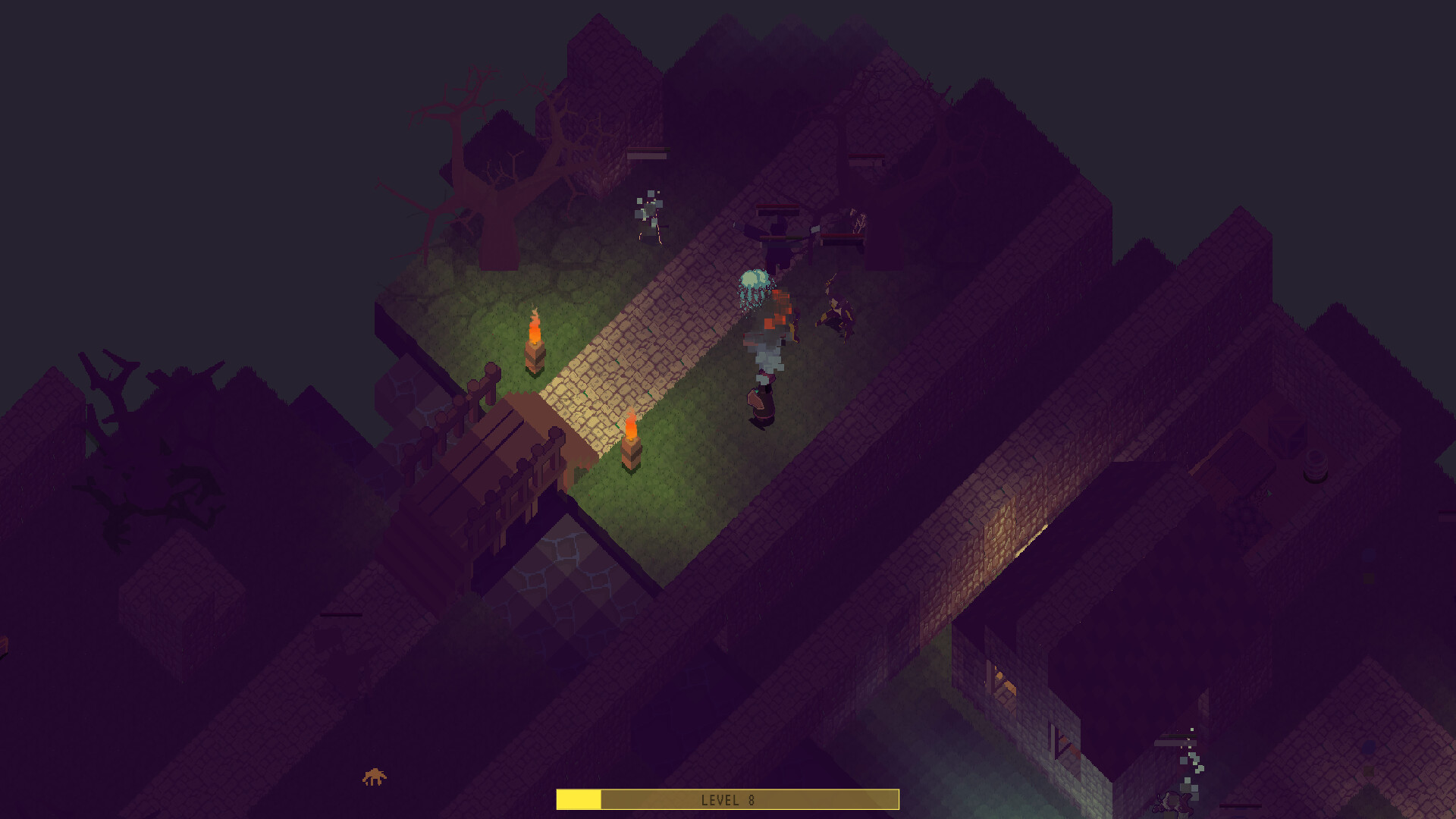The width and height of the screenshot is (1456, 819).
Task: Click the enemy health bar above the archer
Action: pos(648,152)
